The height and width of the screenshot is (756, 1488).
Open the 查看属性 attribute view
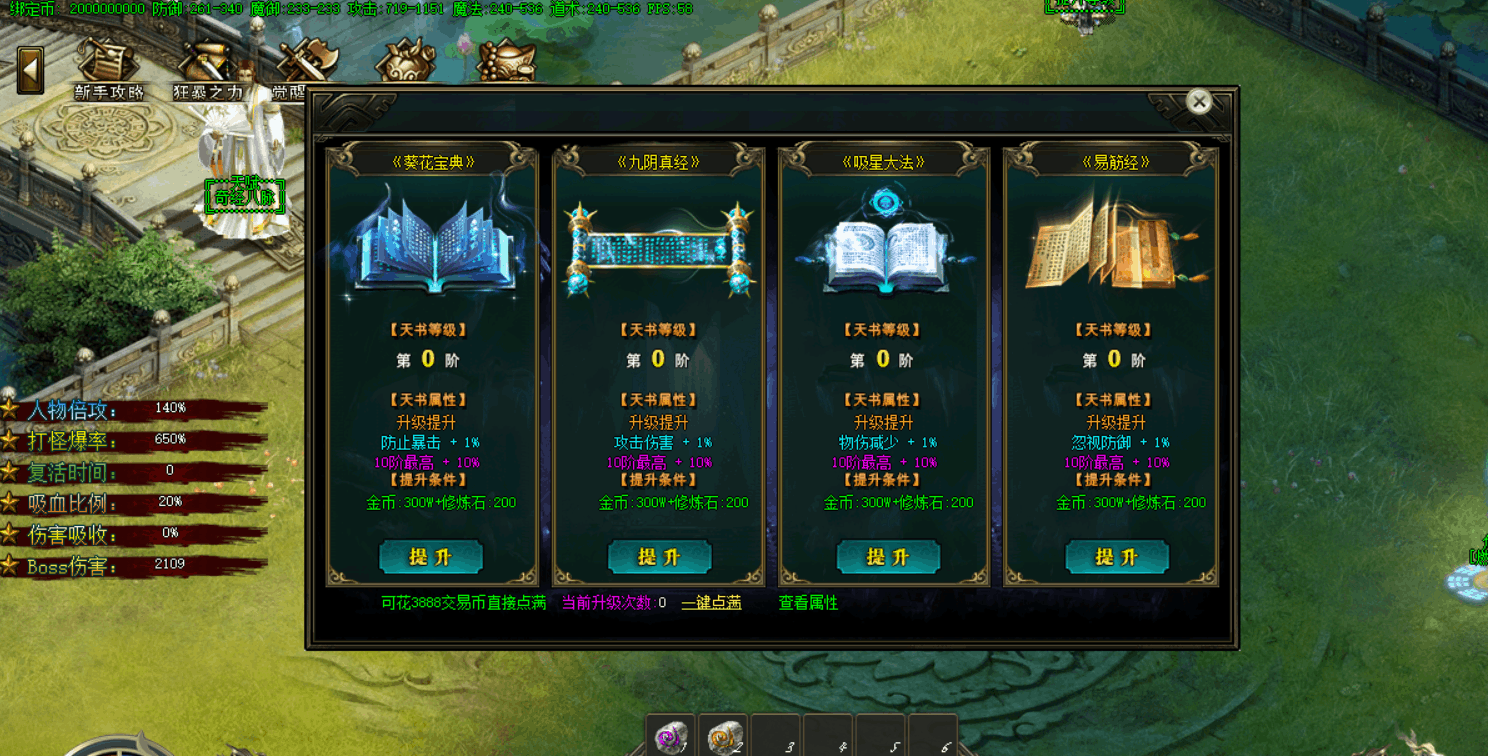click(x=808, y=603)
